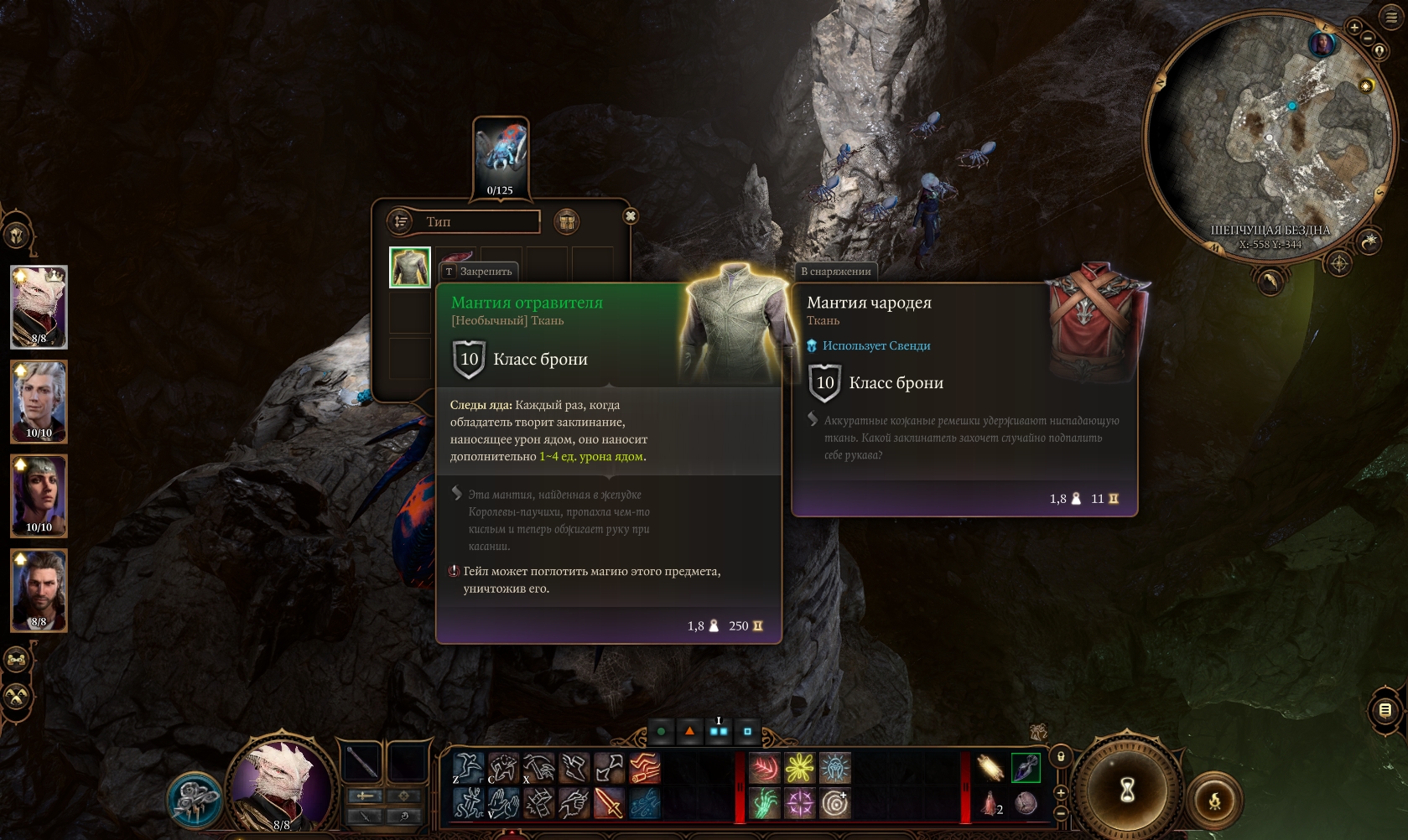The width and height of the screenshot is (1408, 840).
Task: Cast the yellow starburst spell
Action: point(799,767)
